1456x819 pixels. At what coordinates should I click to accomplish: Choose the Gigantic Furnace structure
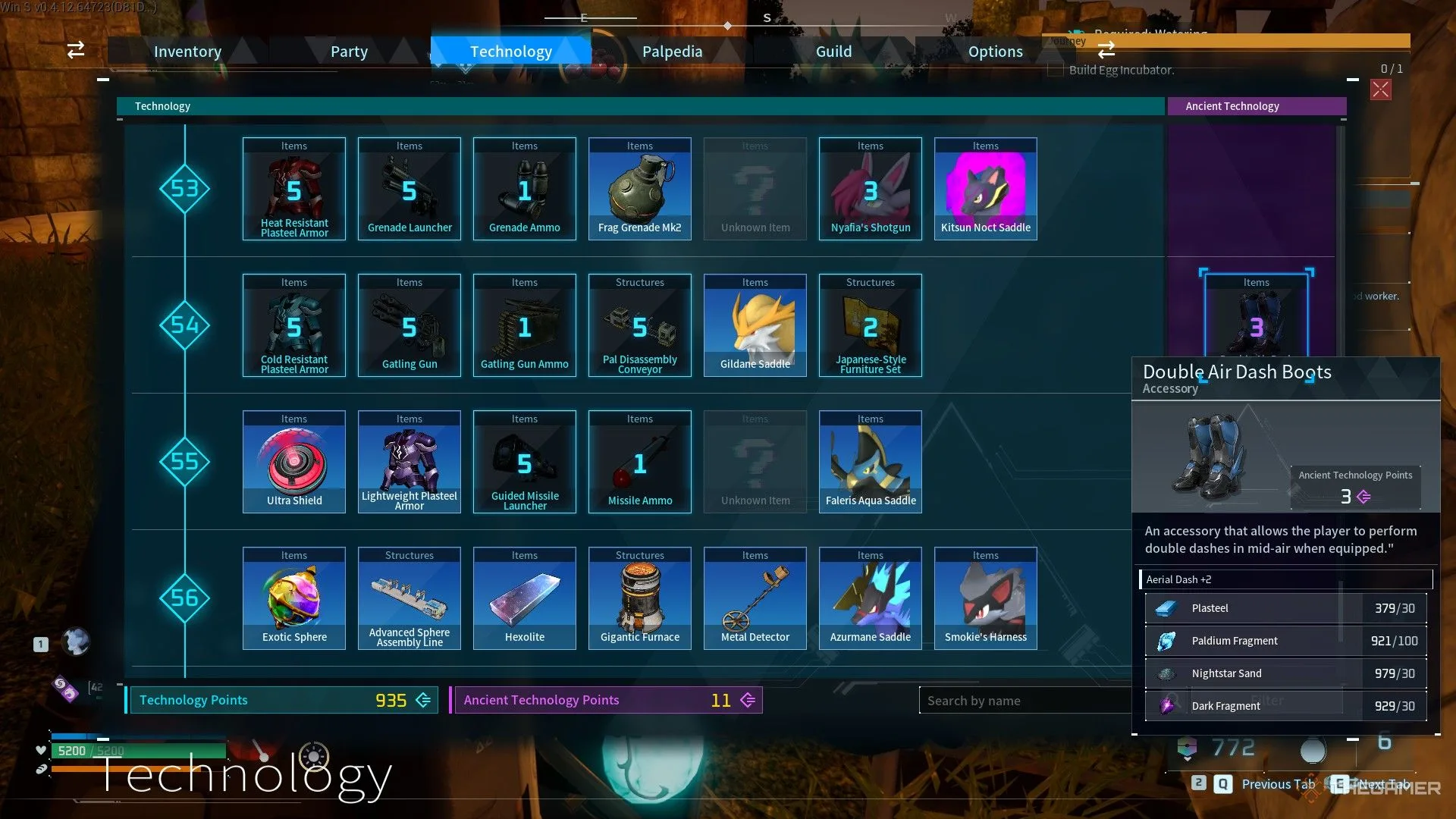640,598
